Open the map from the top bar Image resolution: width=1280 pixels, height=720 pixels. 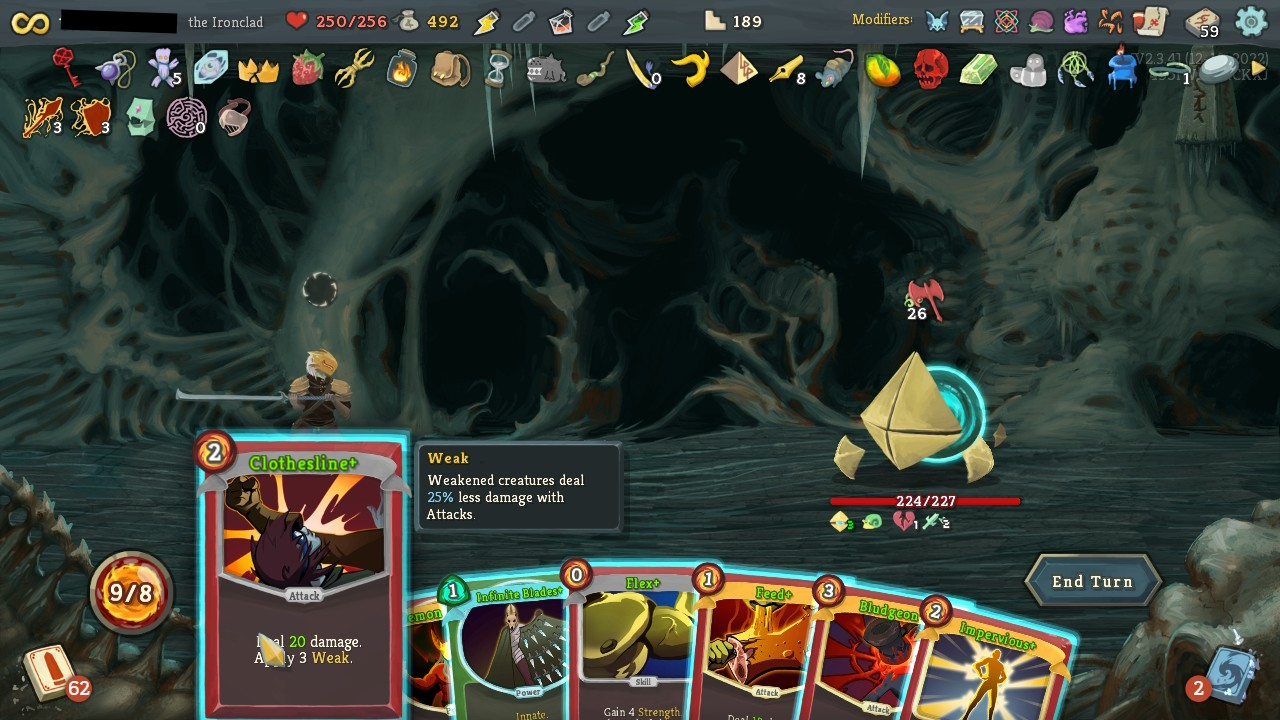pyautogui.click(x=1151, y=21)
